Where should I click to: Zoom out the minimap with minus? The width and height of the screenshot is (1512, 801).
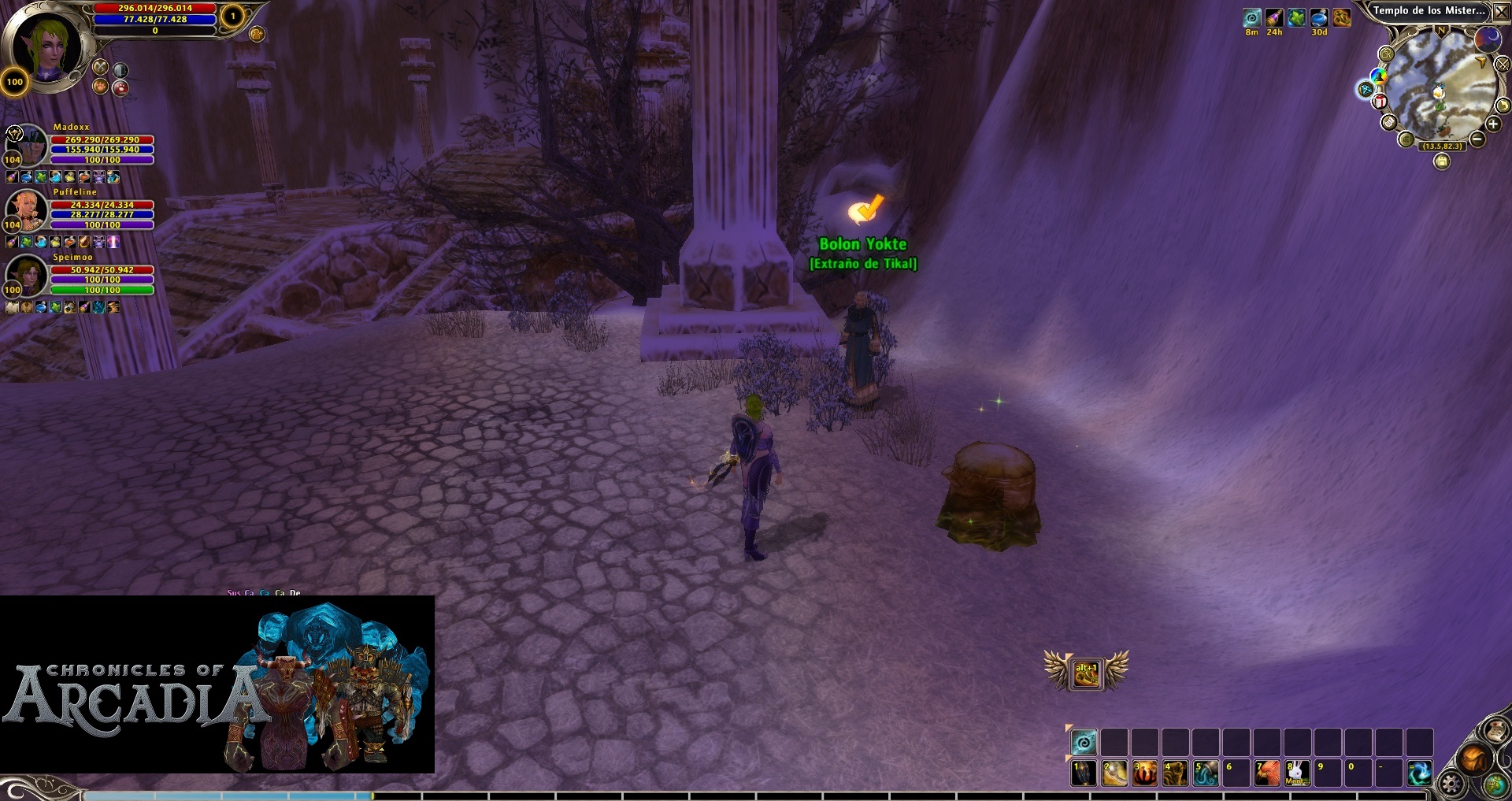tap(1477, 139)
